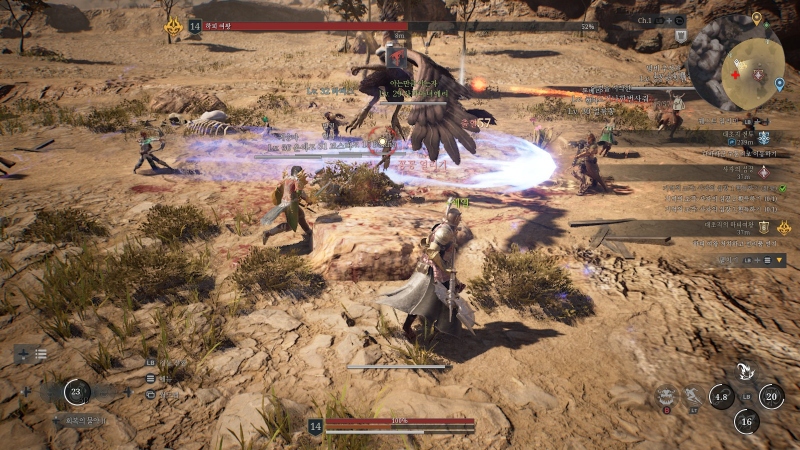The width and height of the screenshot is (800, 450).
Task: Use the skill showing 20 cooldown
Action: coord(770,396)
